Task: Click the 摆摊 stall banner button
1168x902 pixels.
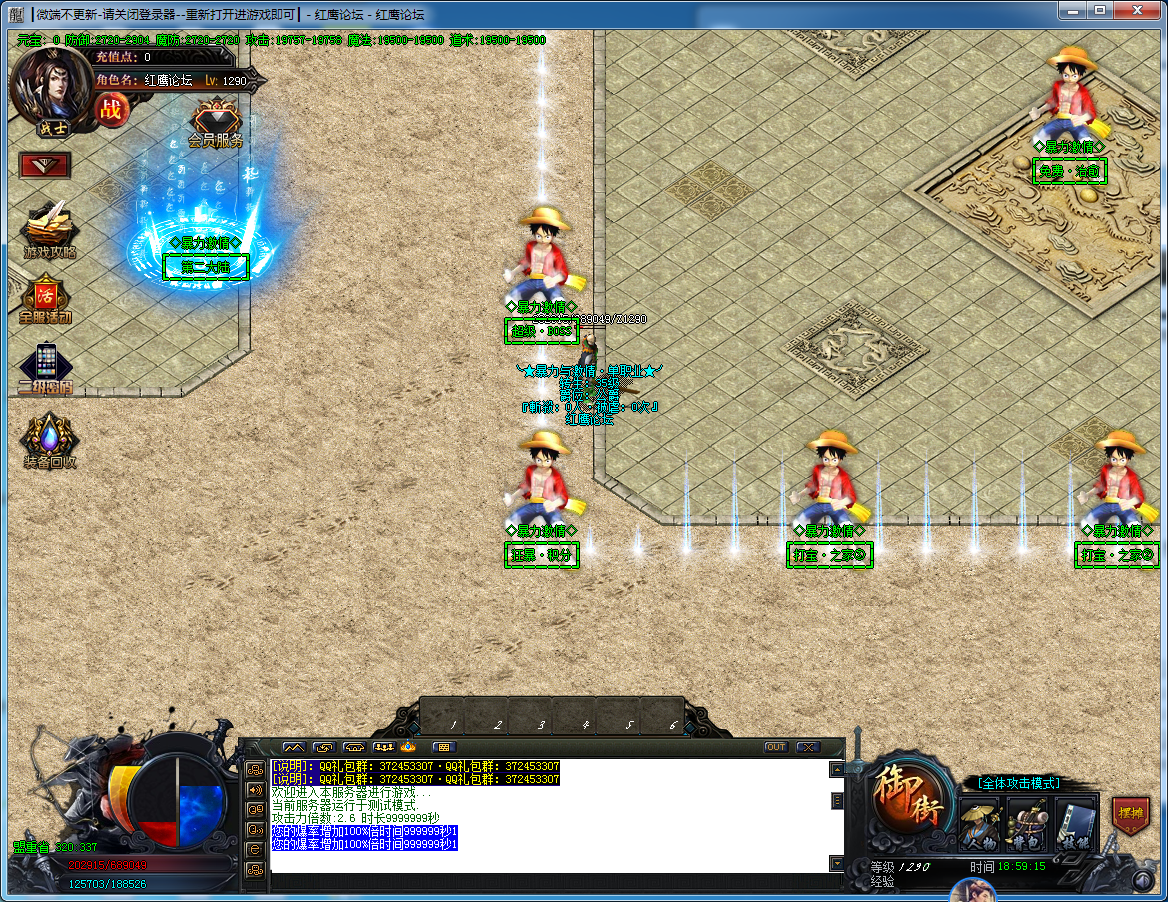Action: coord(1131,813)
